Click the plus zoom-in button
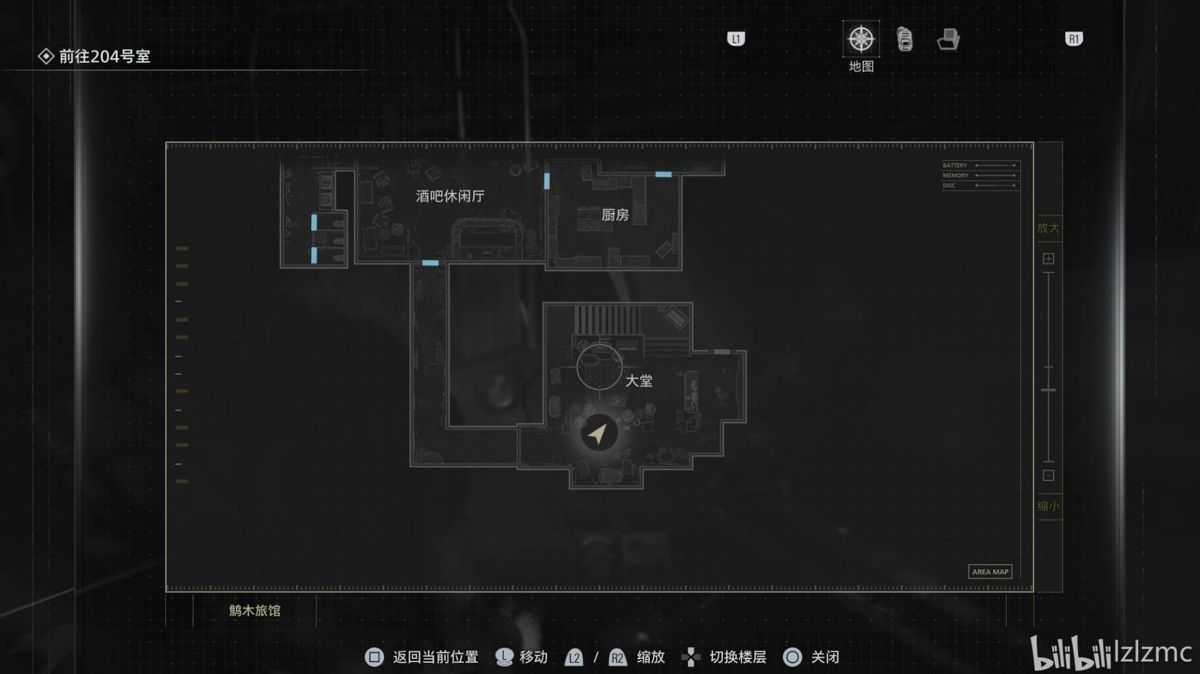The height and width of the screenshot is (674, 1200). (1048, 259)
